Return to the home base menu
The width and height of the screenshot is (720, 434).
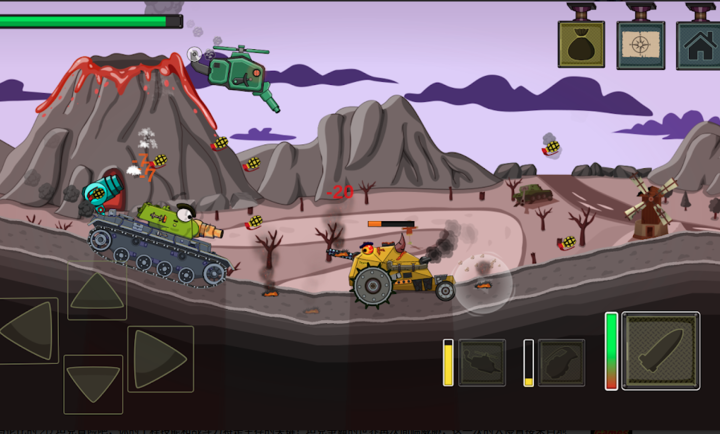point(699,44)
